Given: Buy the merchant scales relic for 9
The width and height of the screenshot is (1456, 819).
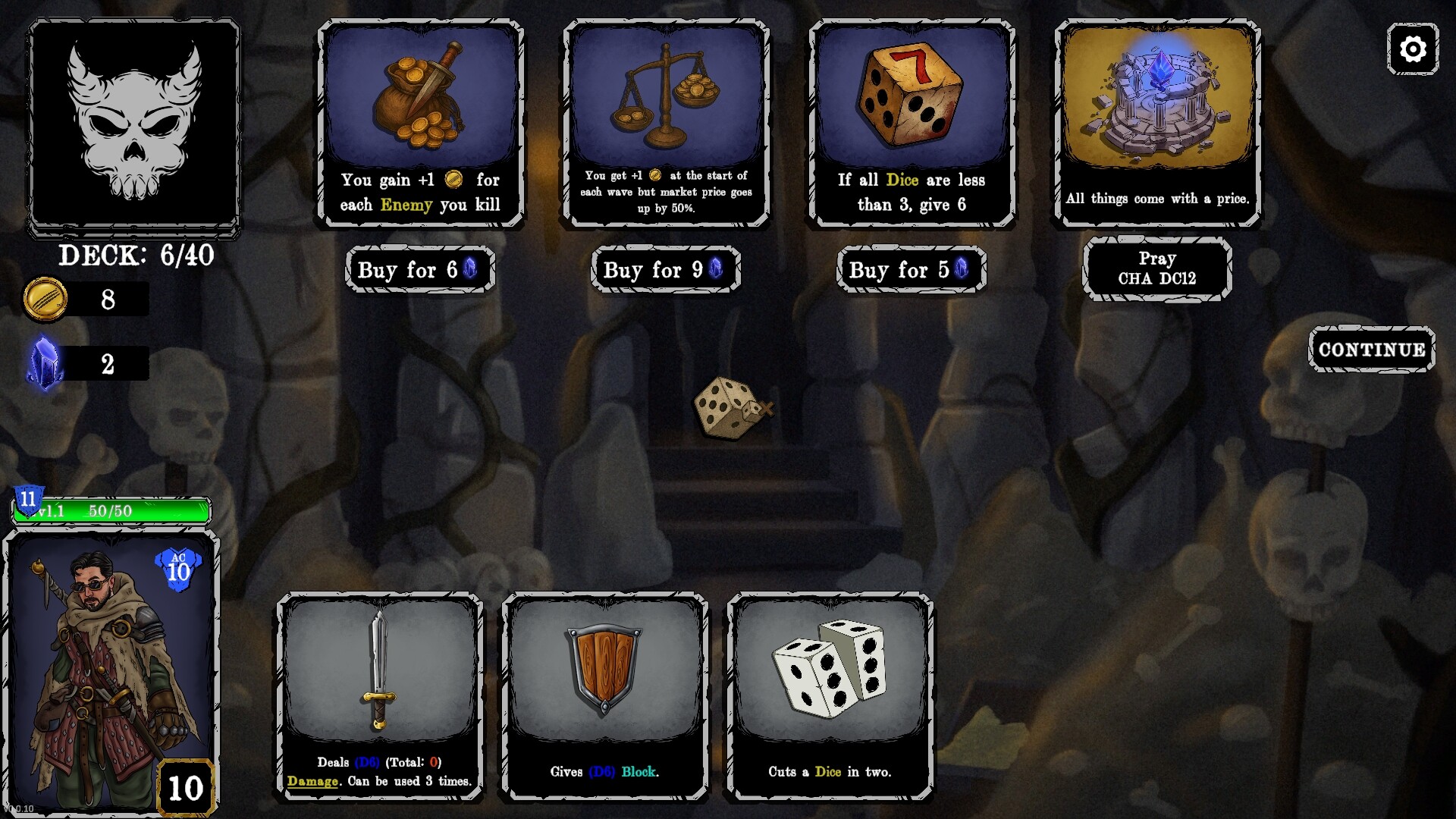Looking at the screenshot, I should [x=665, y=269].
